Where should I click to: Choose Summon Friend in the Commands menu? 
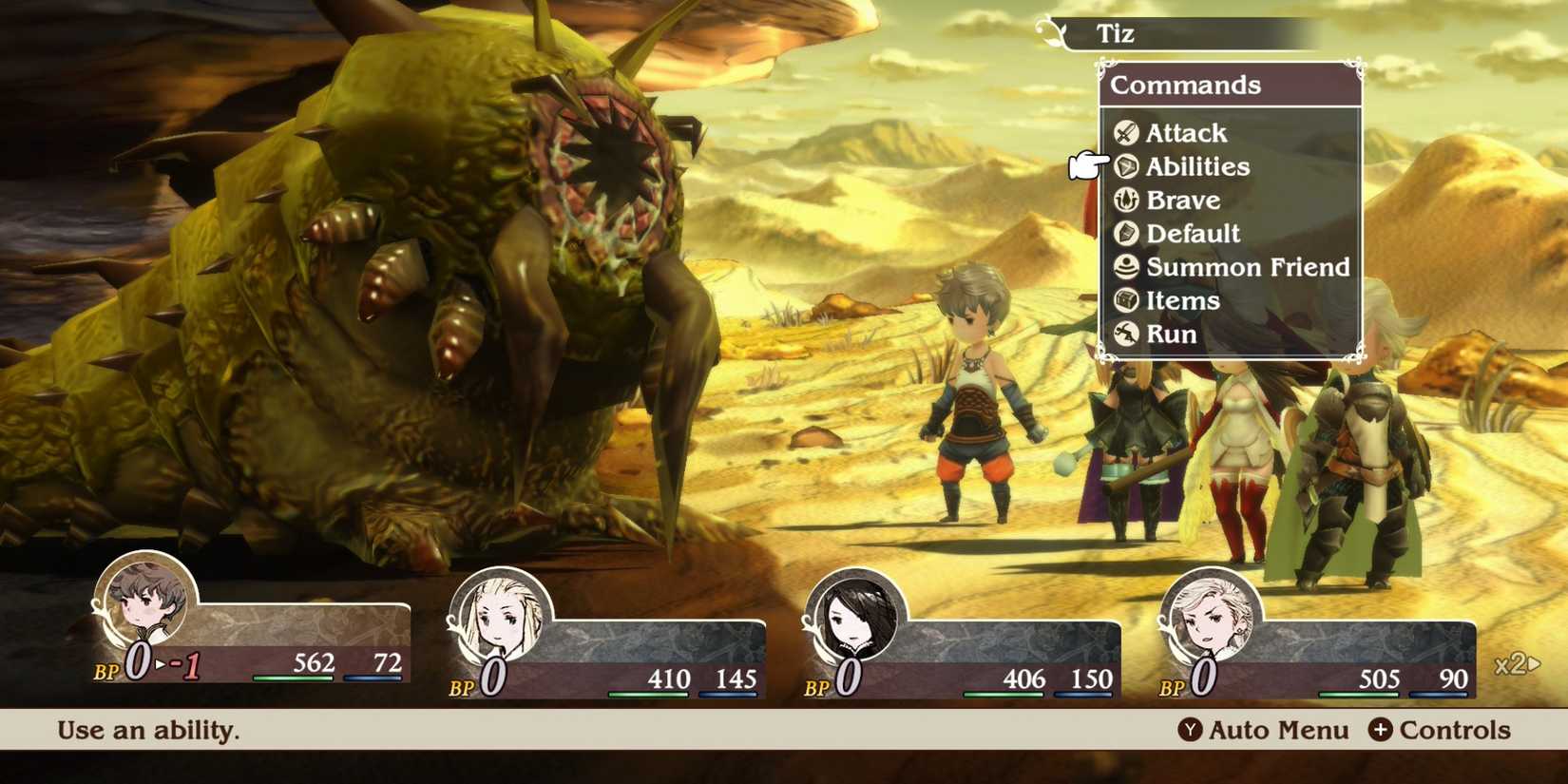(x=1249, y=267)
